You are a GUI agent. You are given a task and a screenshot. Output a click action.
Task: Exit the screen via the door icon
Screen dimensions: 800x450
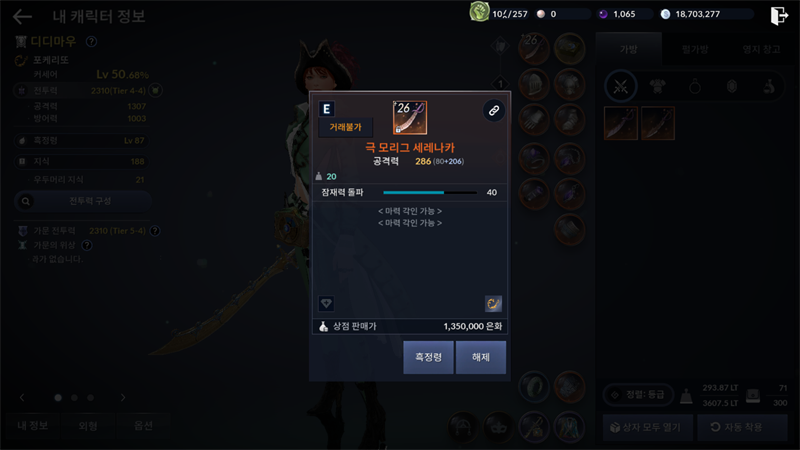point(779,15)
